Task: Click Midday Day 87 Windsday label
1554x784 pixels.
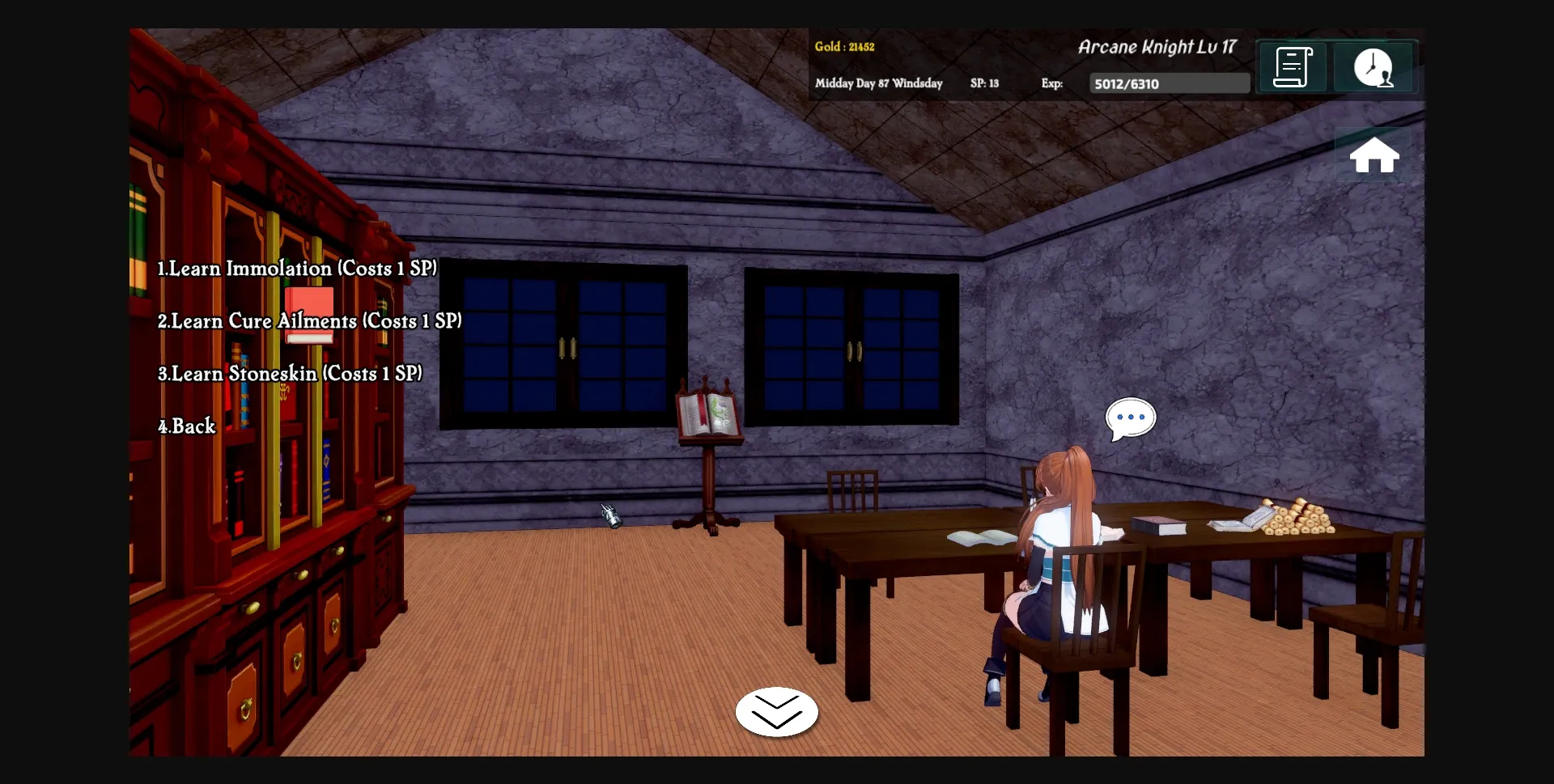Action: (878, 83)
